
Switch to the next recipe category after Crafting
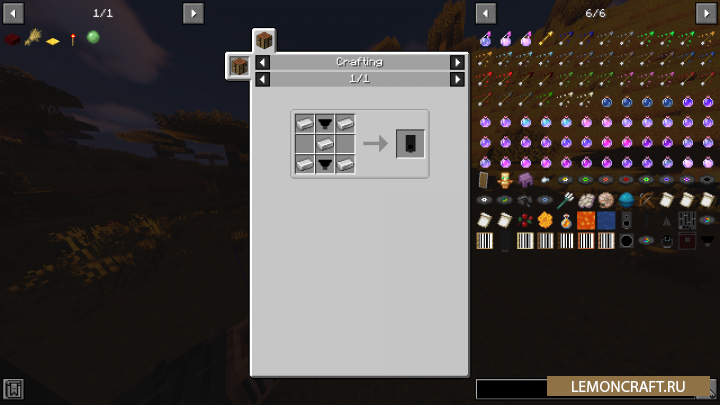(457, 62)
